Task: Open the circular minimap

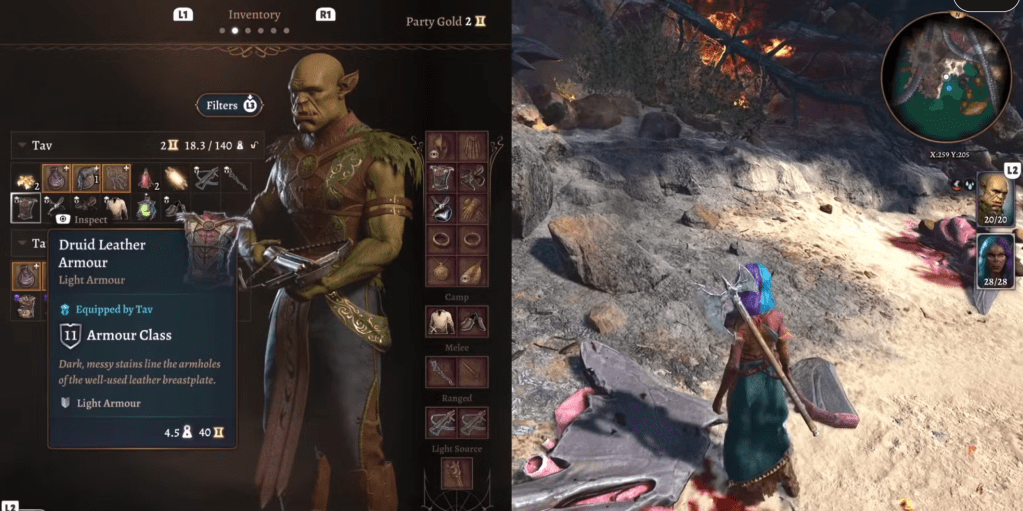Action: (945, 77)
